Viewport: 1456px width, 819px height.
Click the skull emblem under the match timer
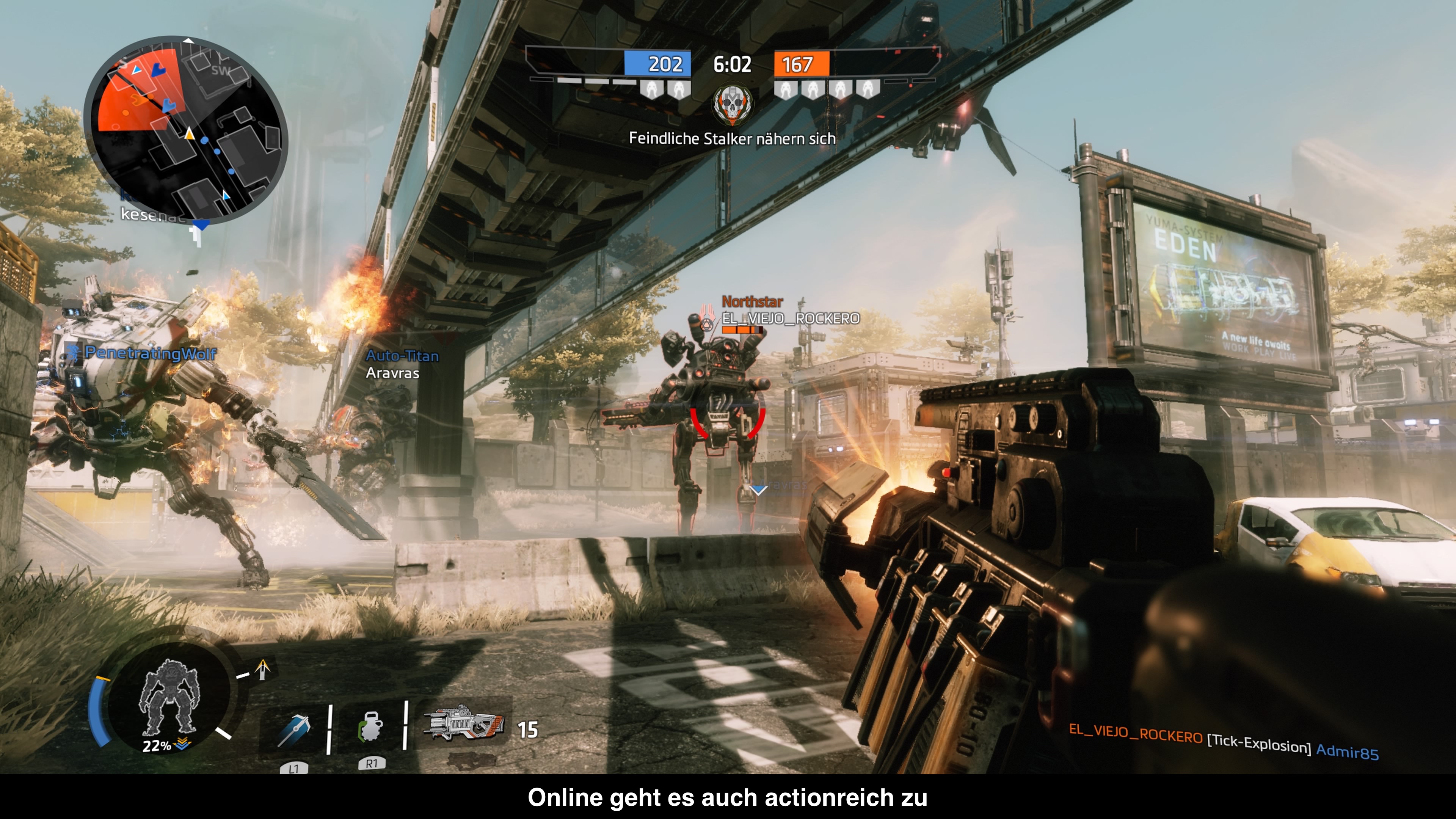click(x=732, y=104)
